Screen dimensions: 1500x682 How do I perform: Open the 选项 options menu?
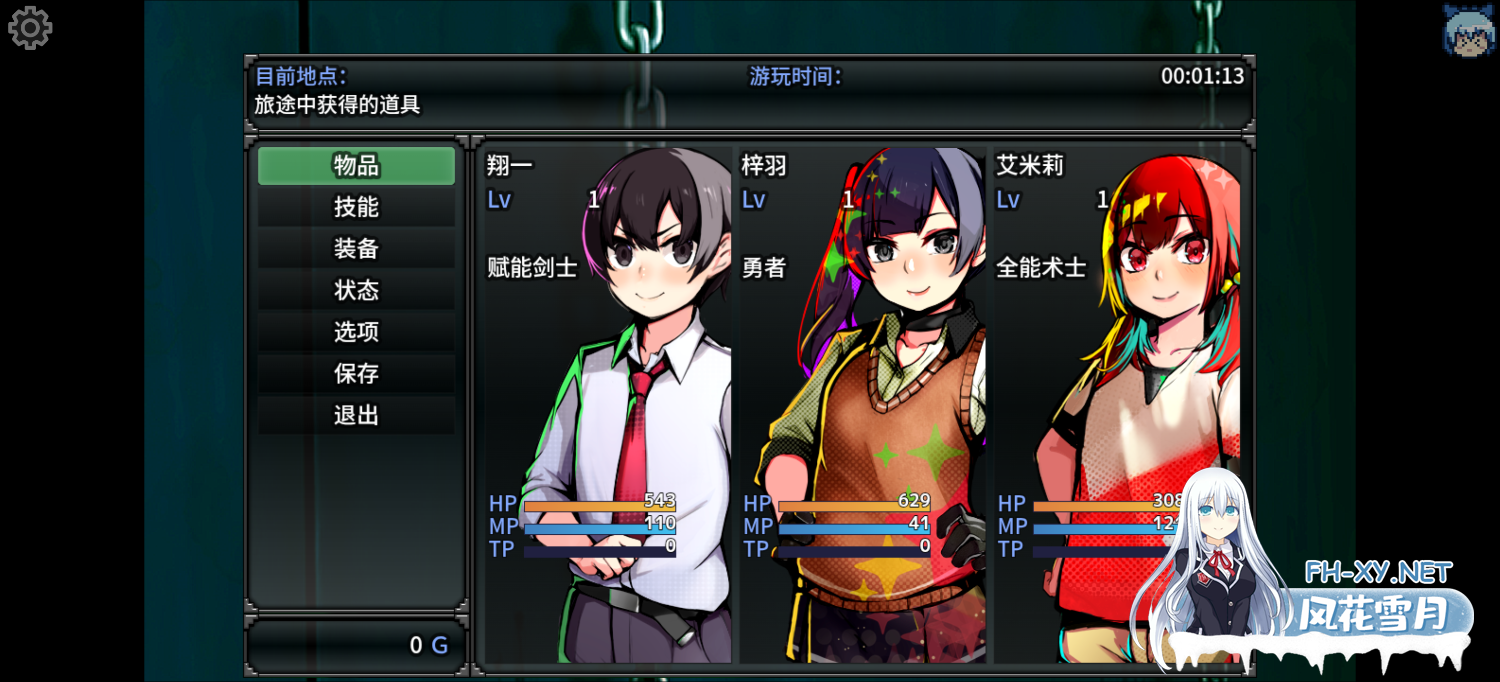[356, 332]
